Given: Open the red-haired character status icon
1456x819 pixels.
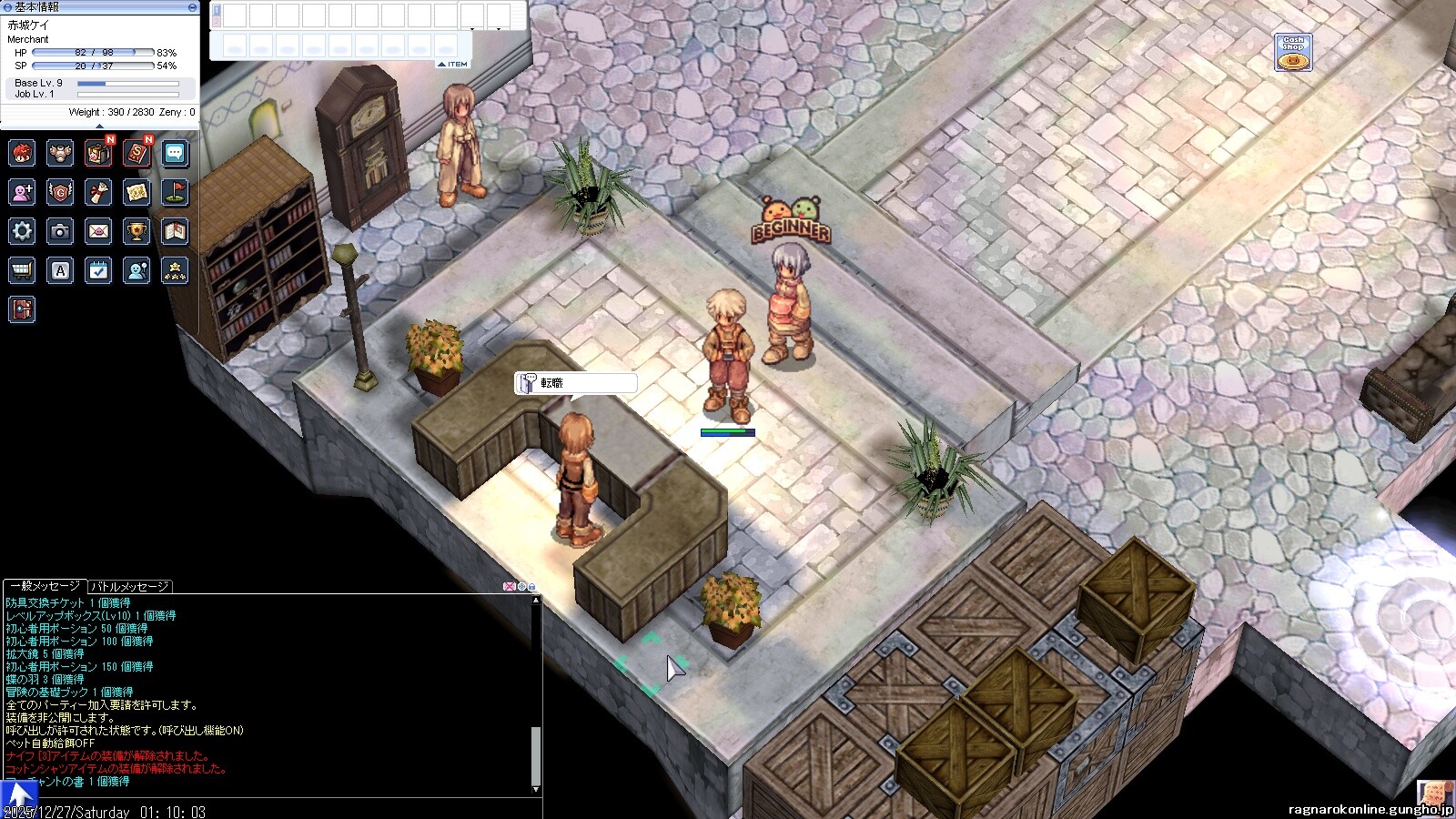Looking at the screenshot, I should pyautogui.click(x=22, y=153).
